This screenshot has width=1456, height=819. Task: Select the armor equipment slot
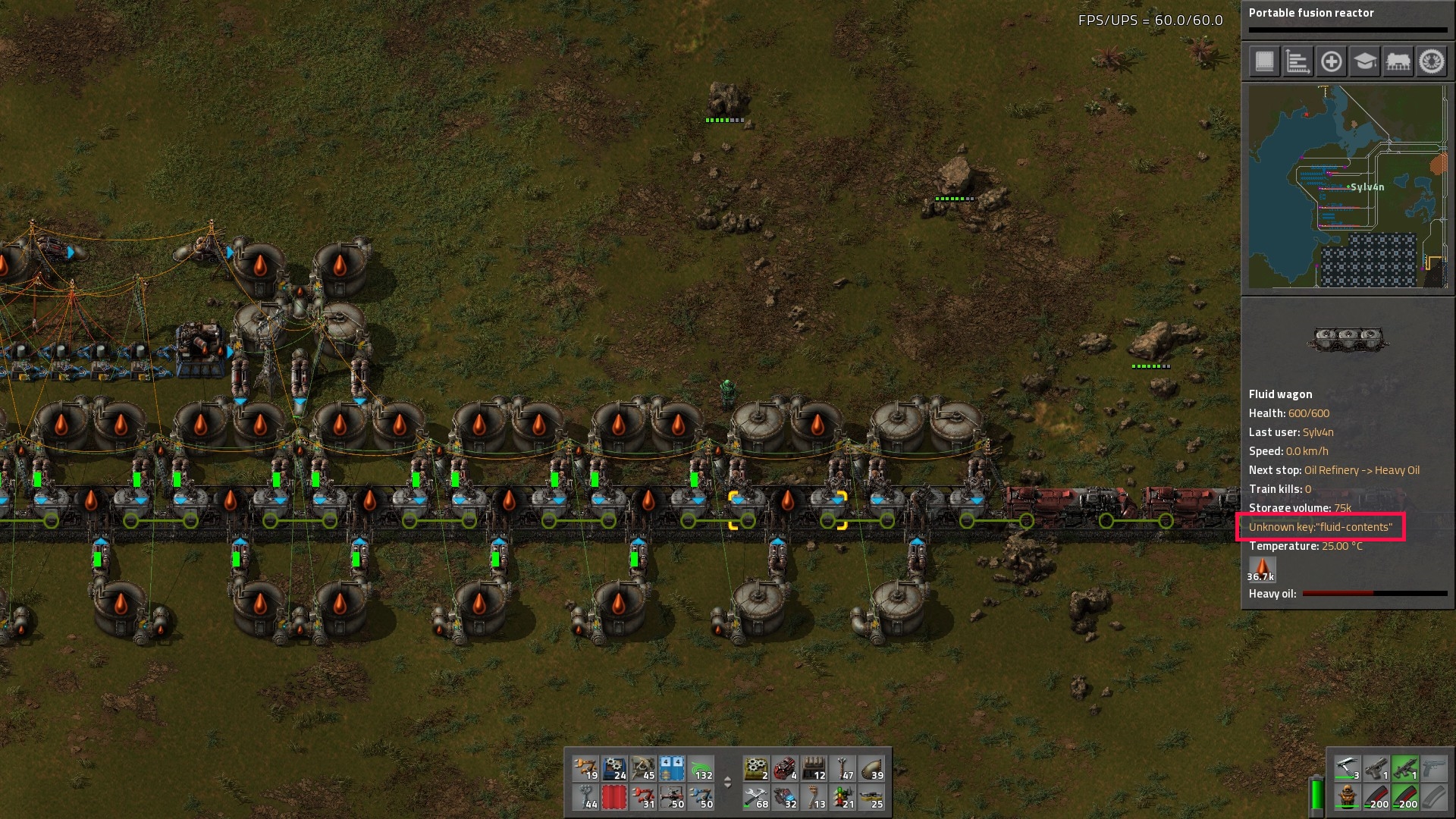coord(1347,798)
